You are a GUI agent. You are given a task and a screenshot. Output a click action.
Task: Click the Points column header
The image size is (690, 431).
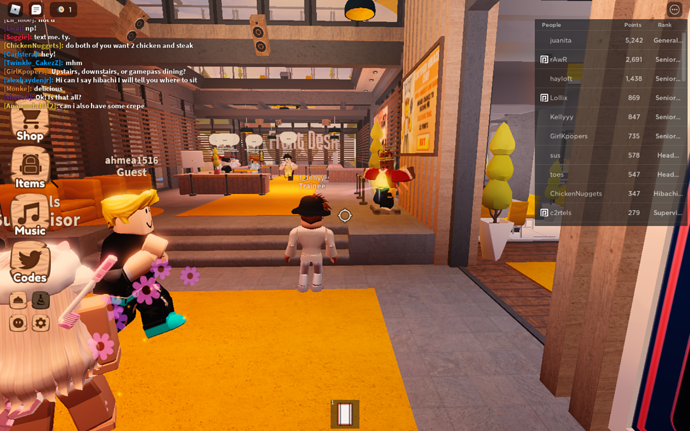click(632, 25)
